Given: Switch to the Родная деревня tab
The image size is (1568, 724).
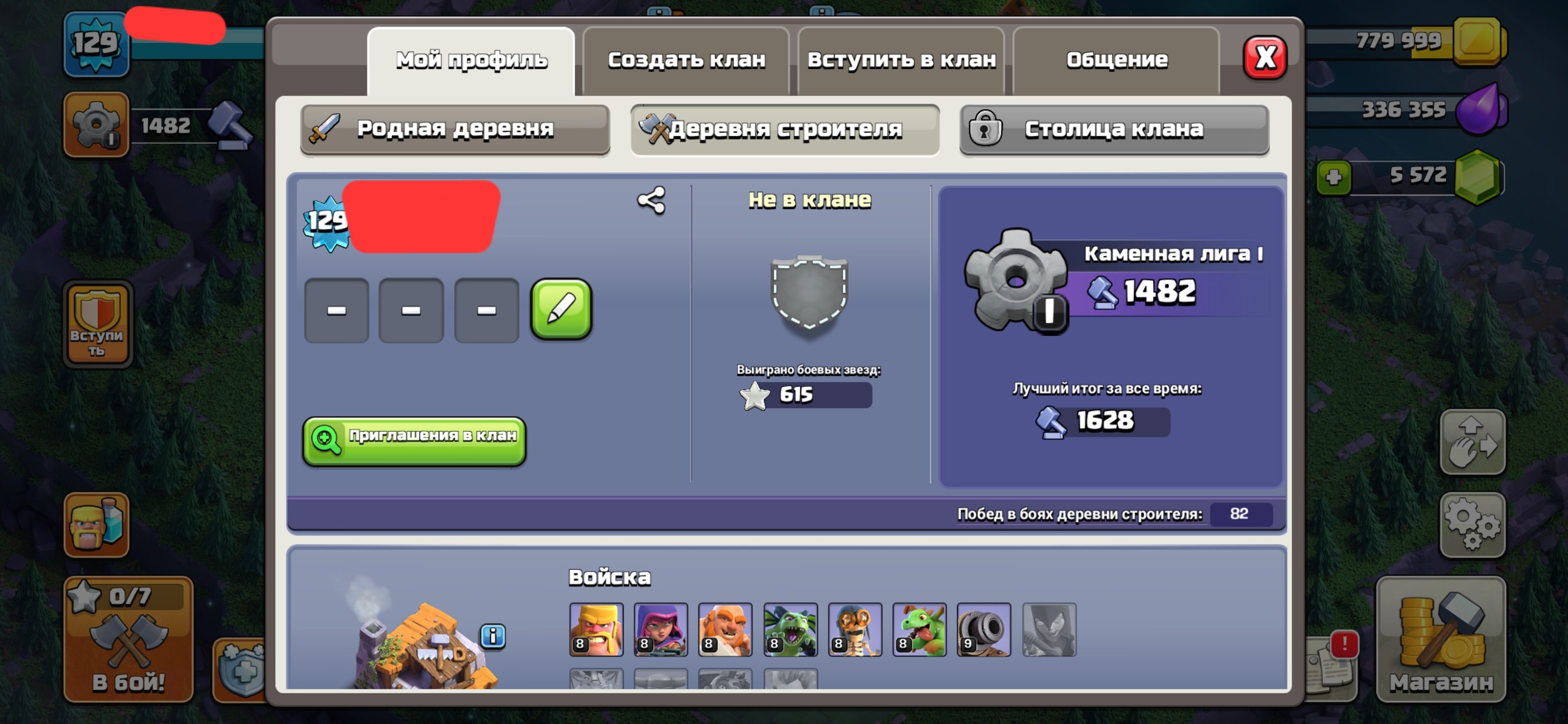Looking at the screenshot, I should 455,129.
